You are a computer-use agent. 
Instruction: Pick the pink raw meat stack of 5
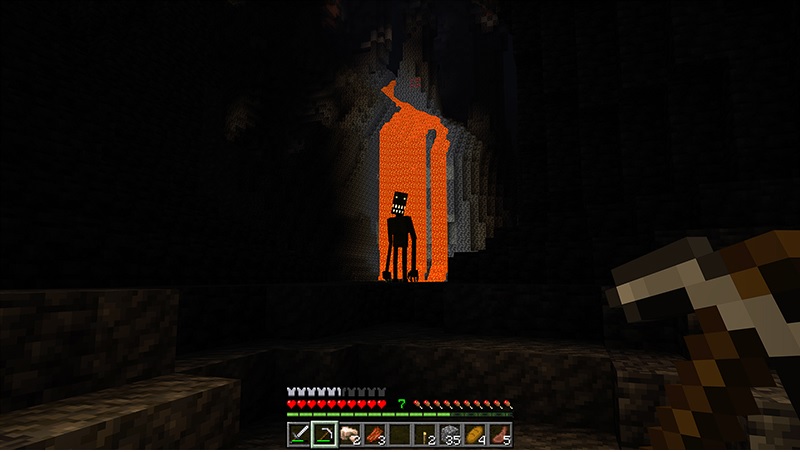pos(499,434)
